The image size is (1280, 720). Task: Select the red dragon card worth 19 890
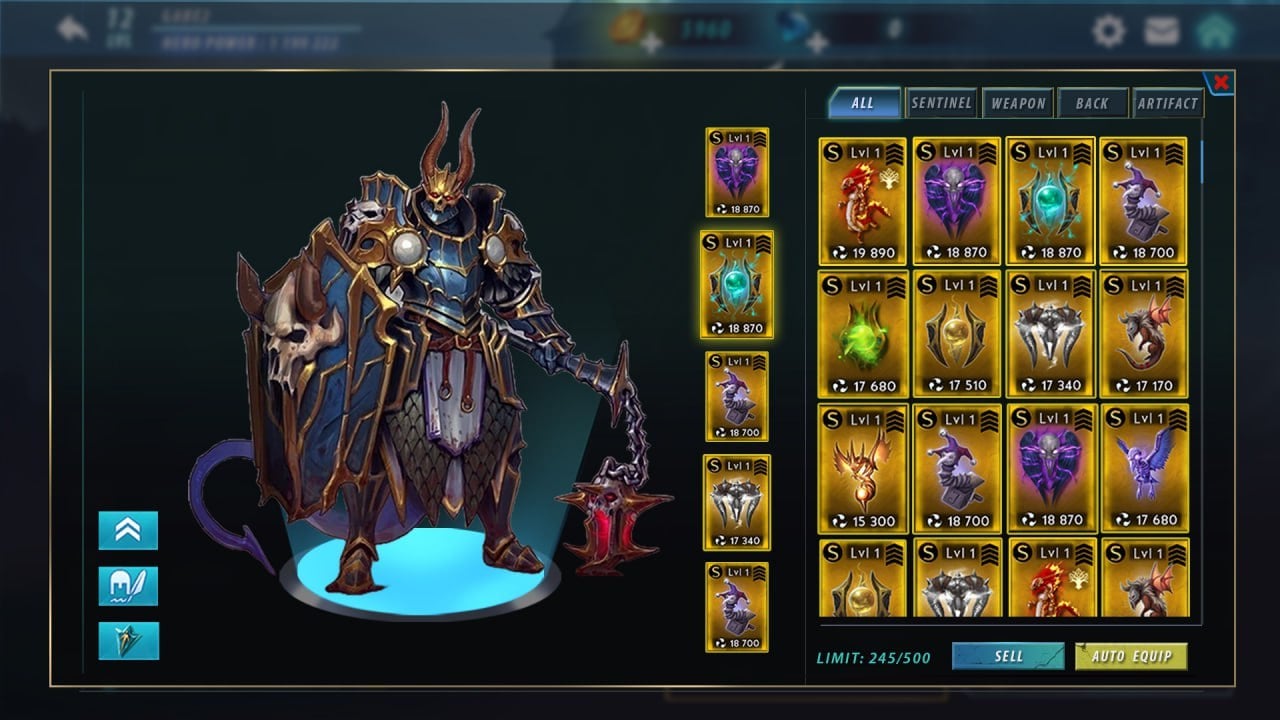coord(862,201)
